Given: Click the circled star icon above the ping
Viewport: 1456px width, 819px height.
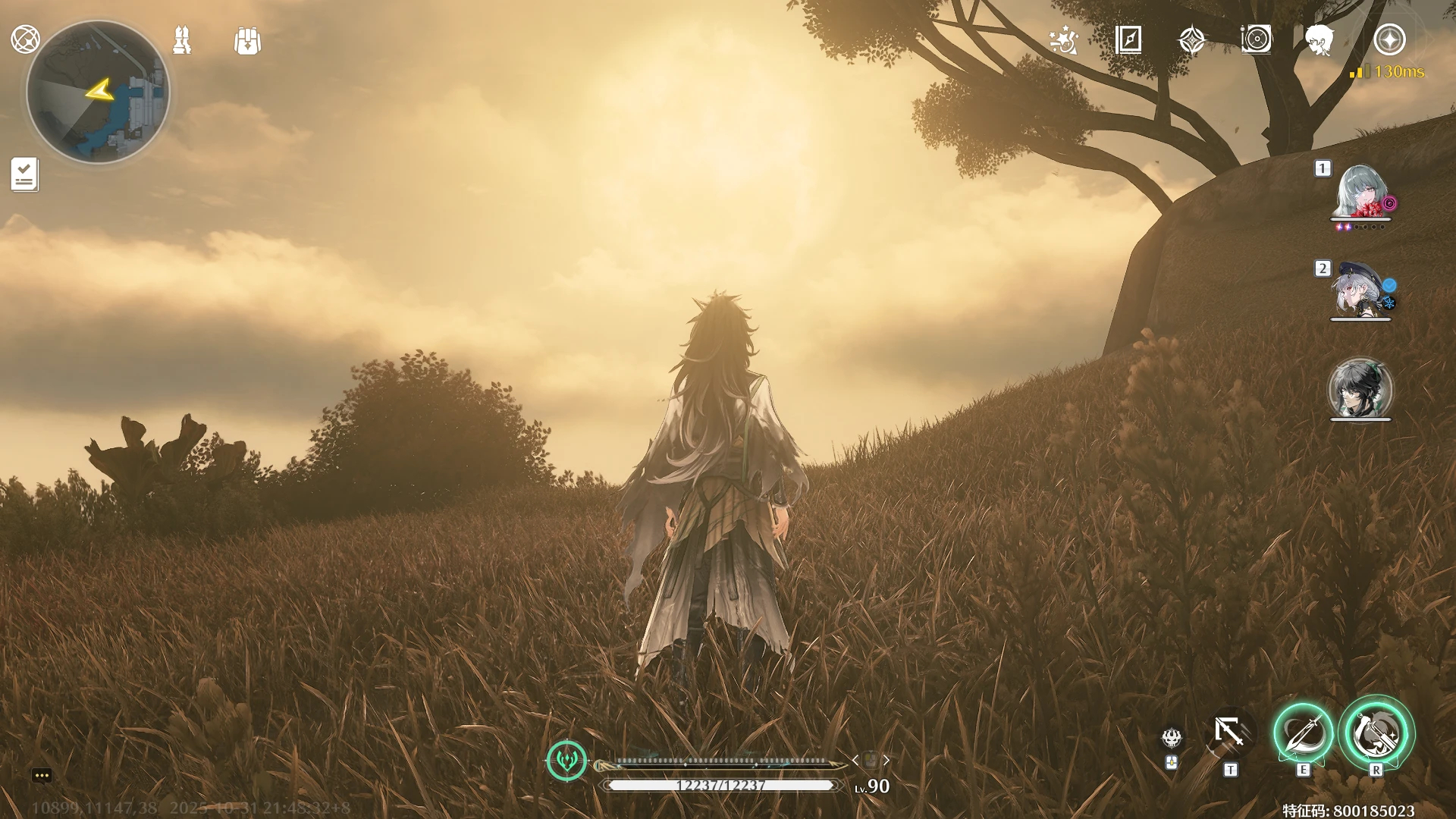Looking at the screenshot, I should point(1389,39).
